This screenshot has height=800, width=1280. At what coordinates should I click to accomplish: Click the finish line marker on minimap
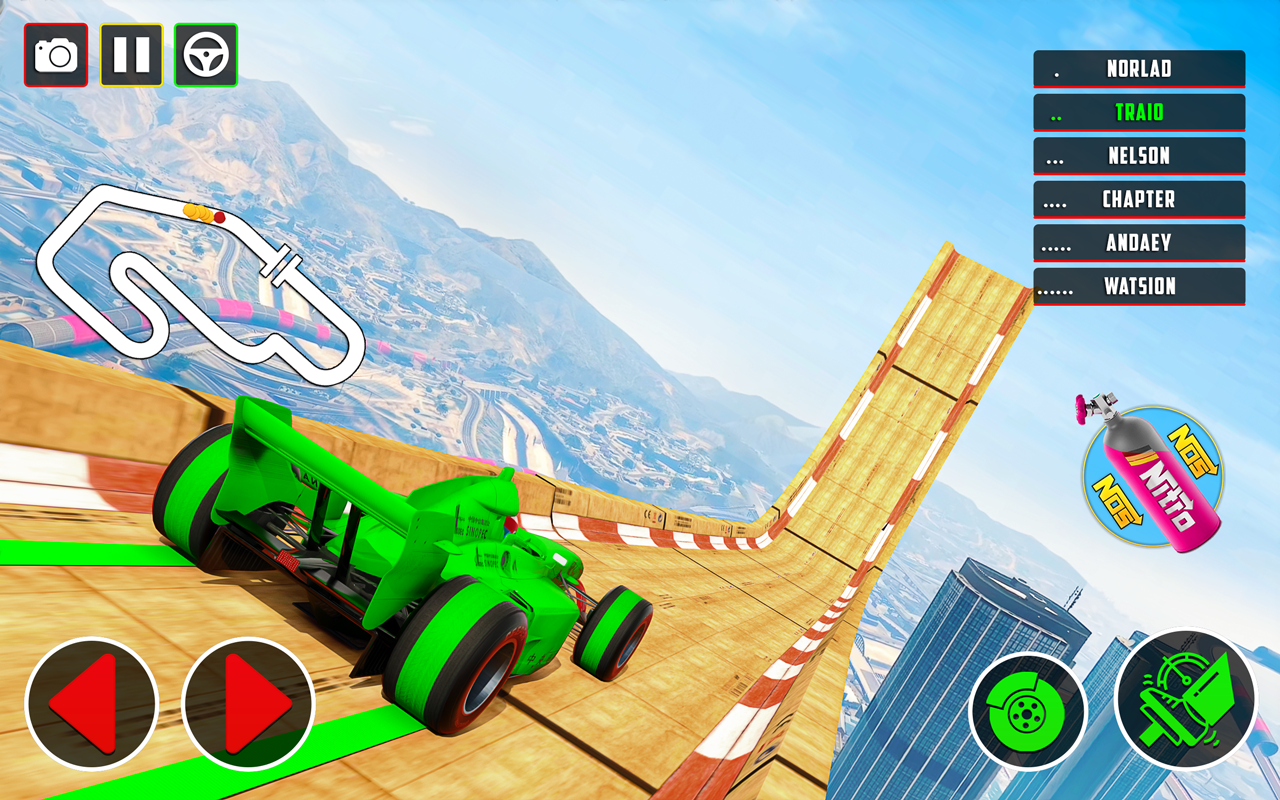[282, 263]
